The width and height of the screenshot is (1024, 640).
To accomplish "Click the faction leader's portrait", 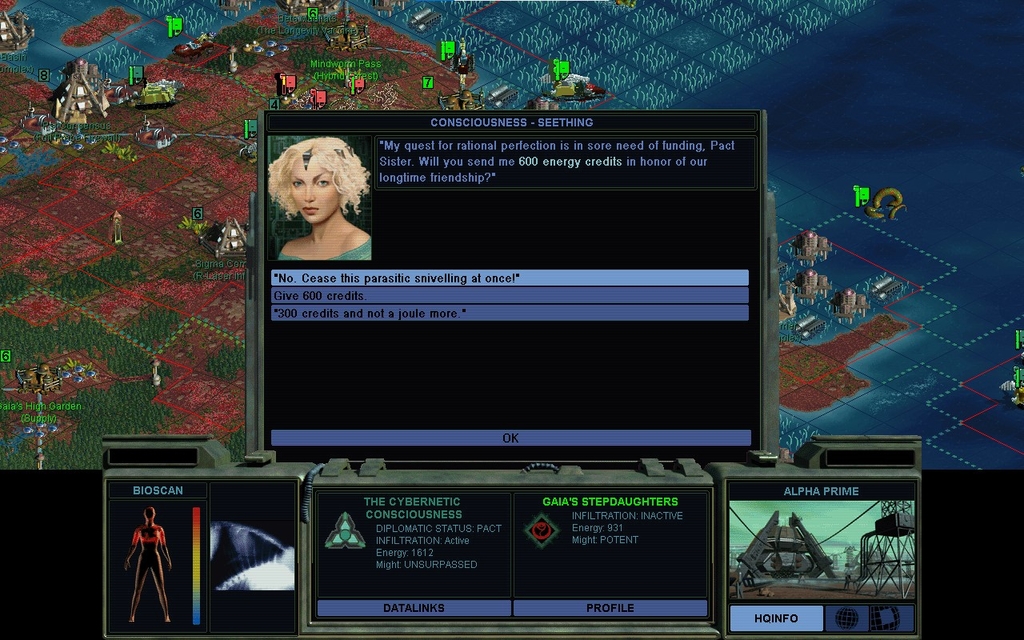I will click(x=320, y=197).
